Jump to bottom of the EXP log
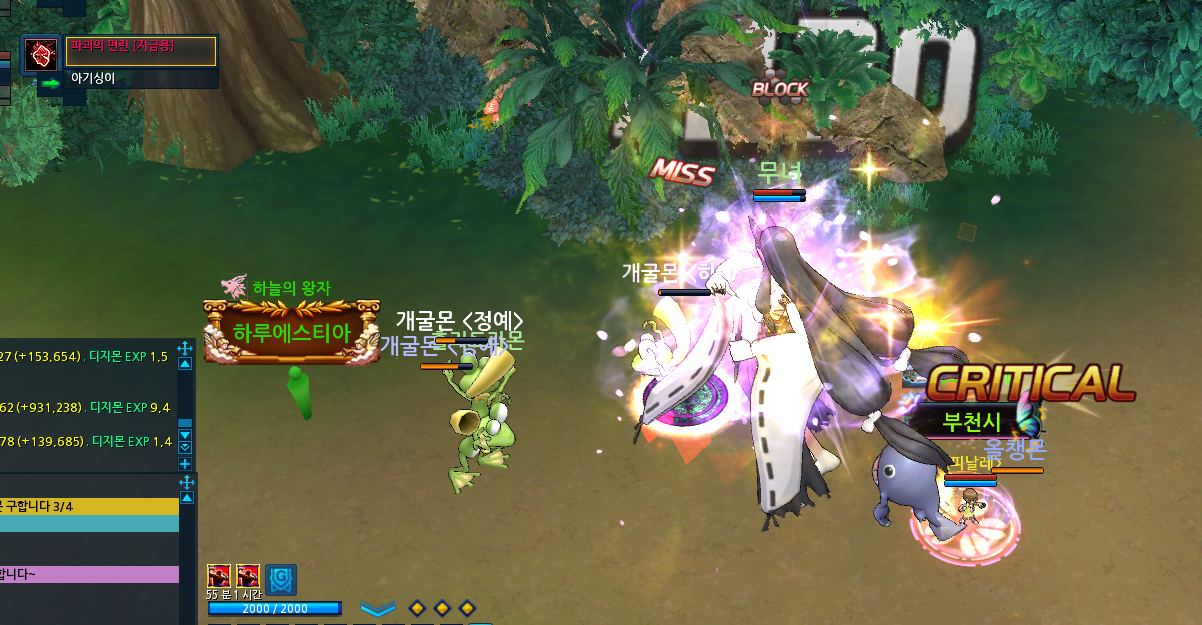The width and height of the screenshot is (1202, 625). [184, 447]
